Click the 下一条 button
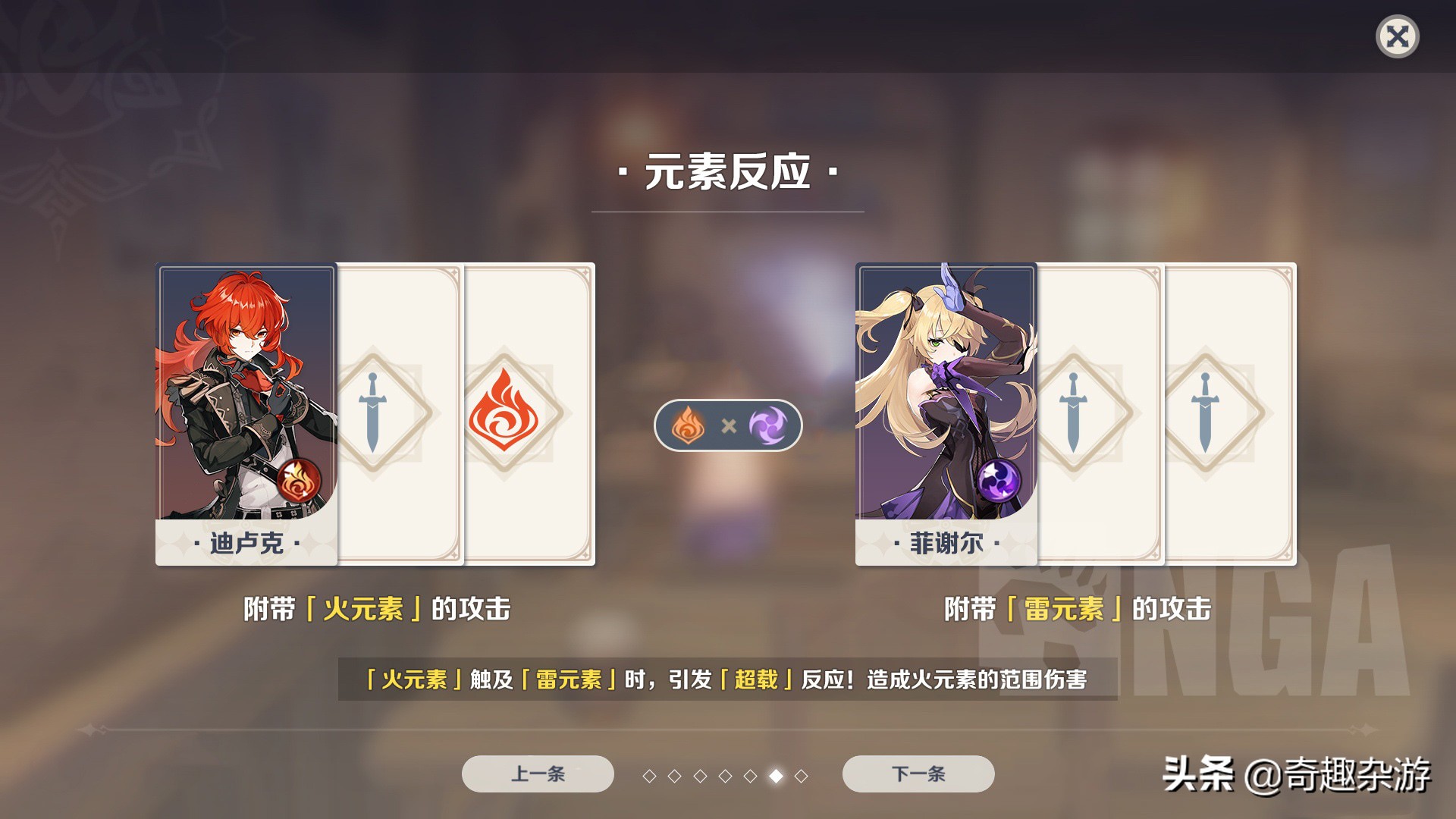Viewport: 1456px width, 819px height. pyautogui.click(x=918, y=774)
